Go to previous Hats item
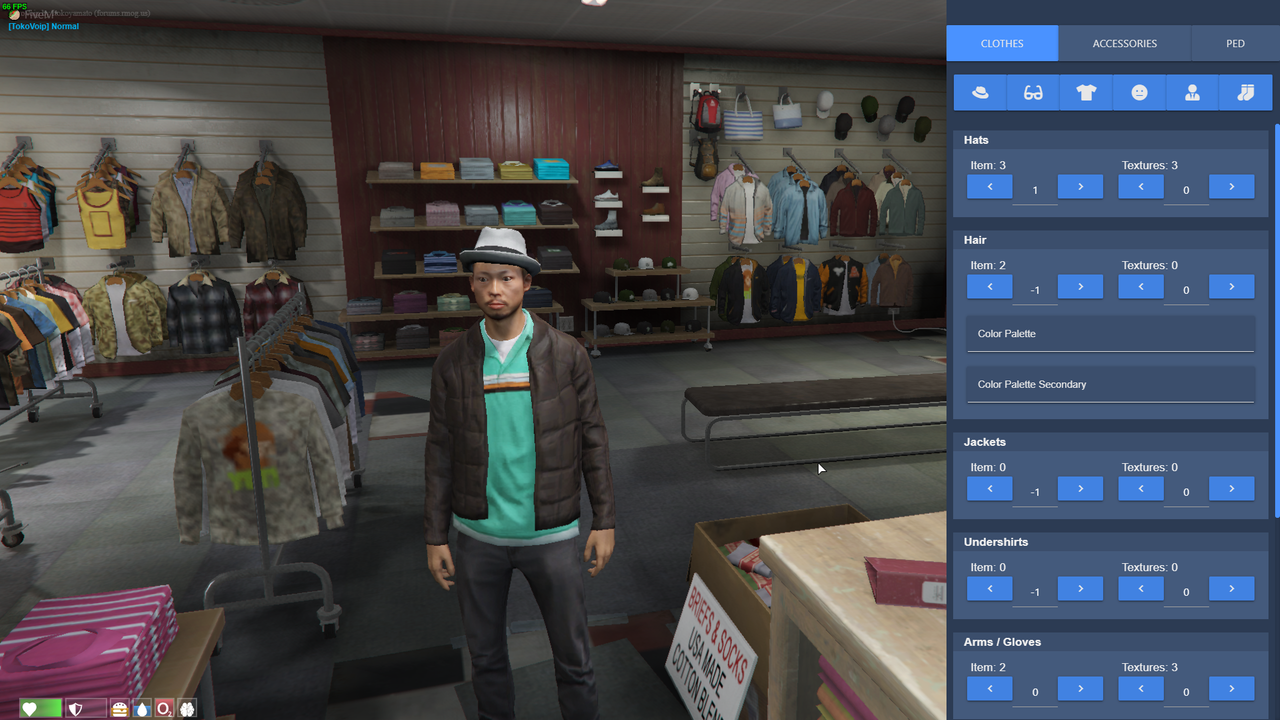Image resolution: width=1280 pixels, height=720 pixels. pyautogui.click(x=990, y=187)
